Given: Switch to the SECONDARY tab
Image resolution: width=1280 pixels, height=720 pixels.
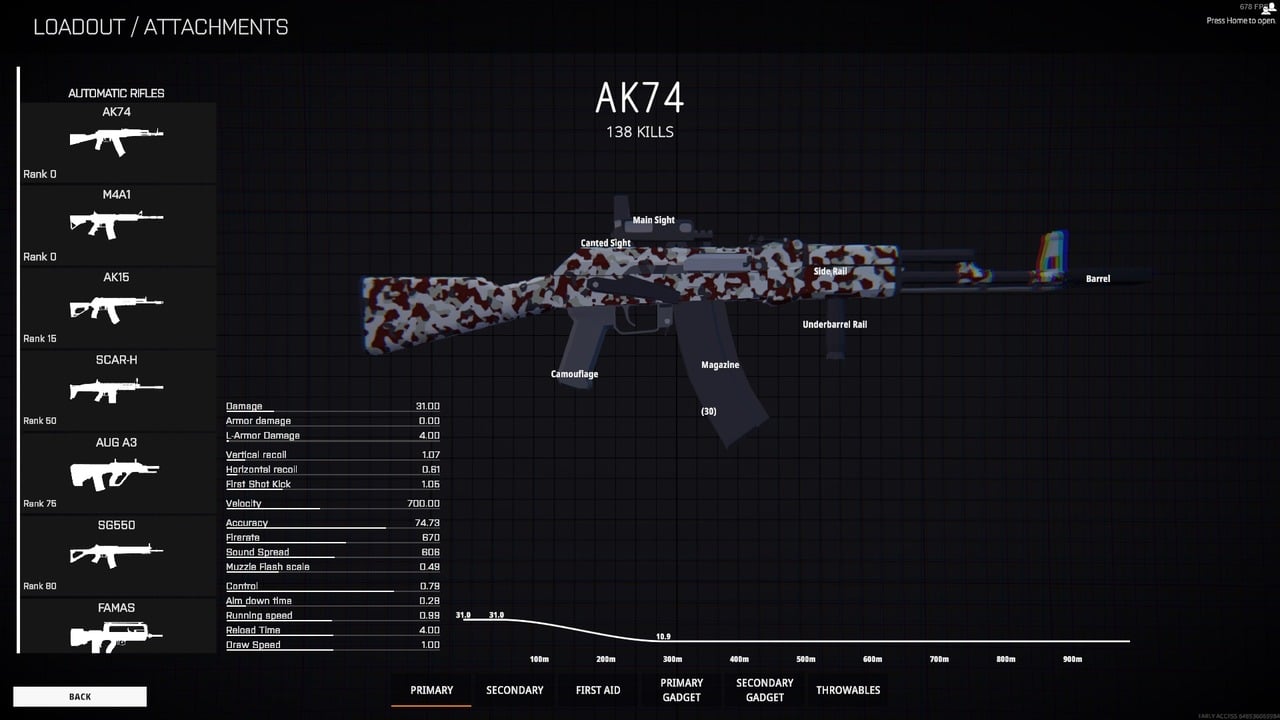Looking at the screenshot, I should (514, 690).
